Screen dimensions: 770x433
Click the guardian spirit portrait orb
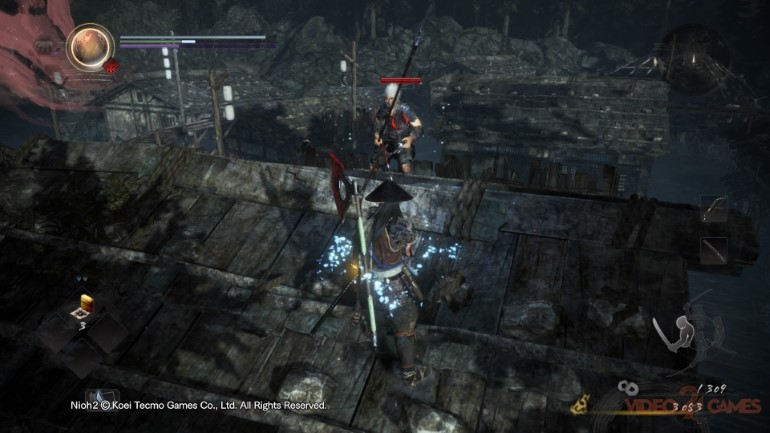click(88, 47)
